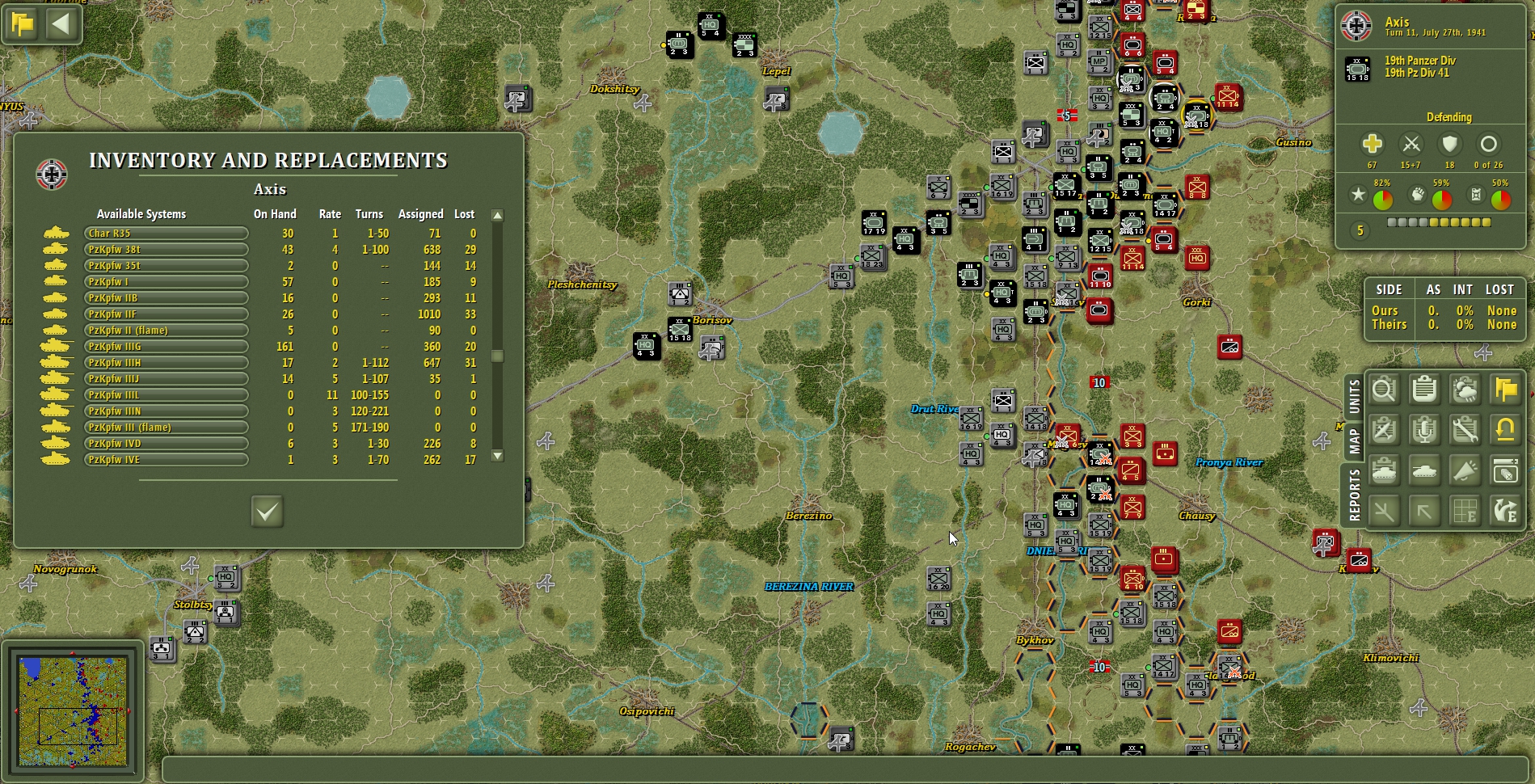Open the weather report clipboard
Viewport: 1535px width, 784px height.
[x=1465, y=390]
